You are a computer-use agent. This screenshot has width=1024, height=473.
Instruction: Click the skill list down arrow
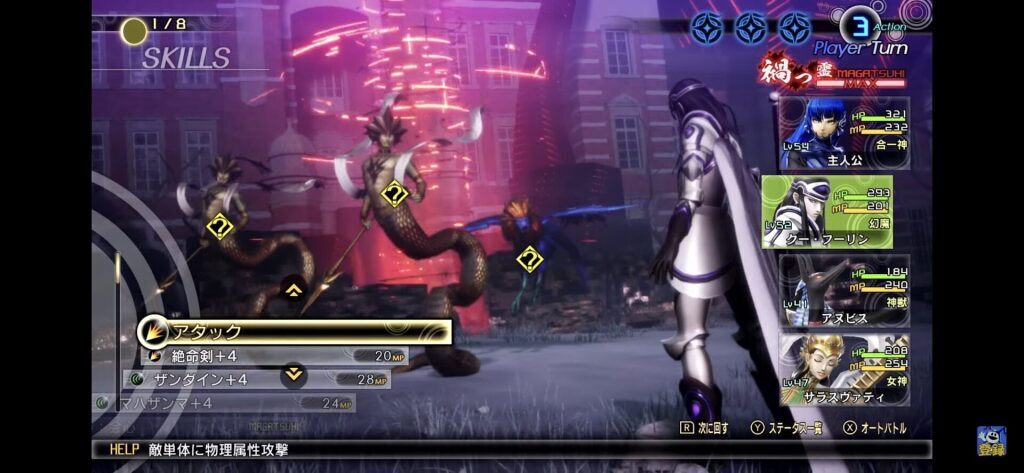pyautogui.click(x=294, y=374)
